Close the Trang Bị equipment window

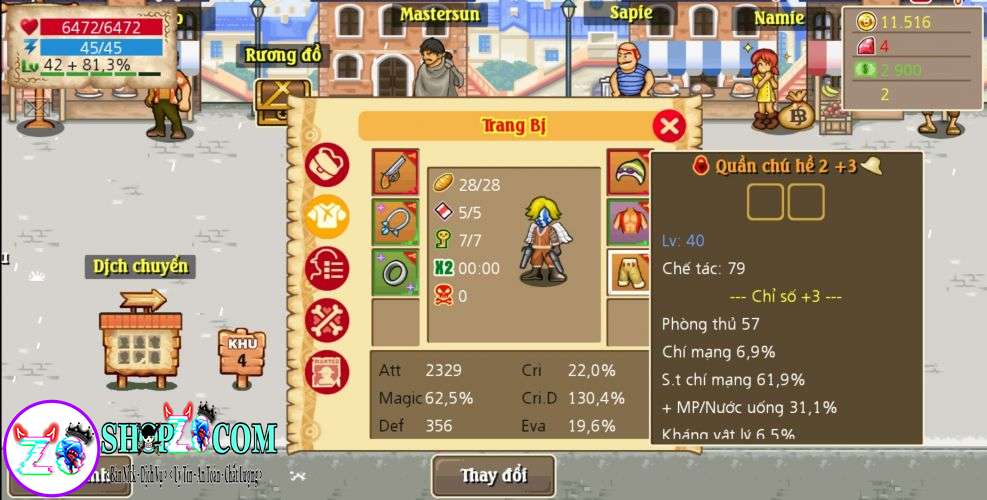tap(669, 126)
